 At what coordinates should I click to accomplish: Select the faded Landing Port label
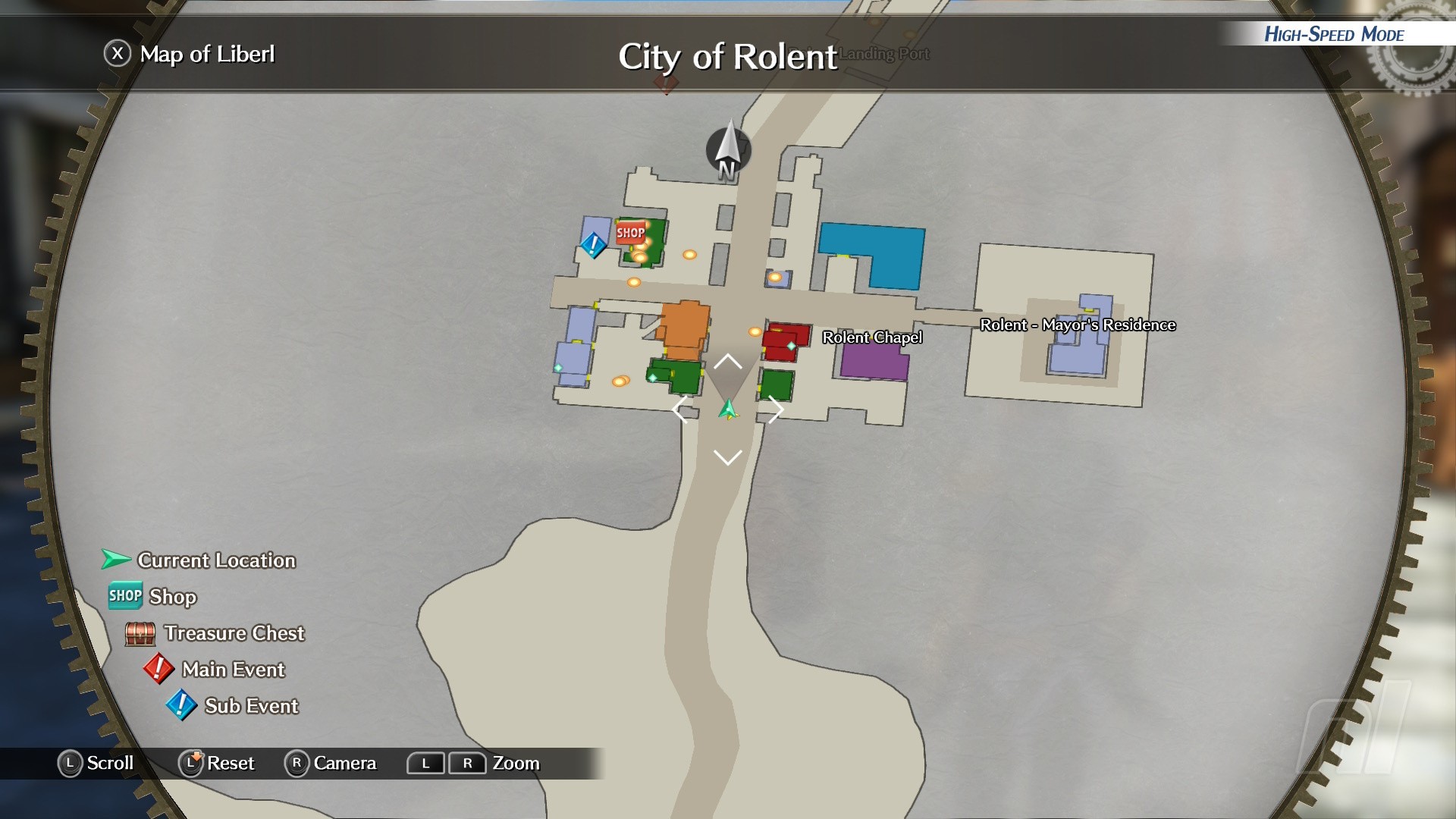pos(884,54)
